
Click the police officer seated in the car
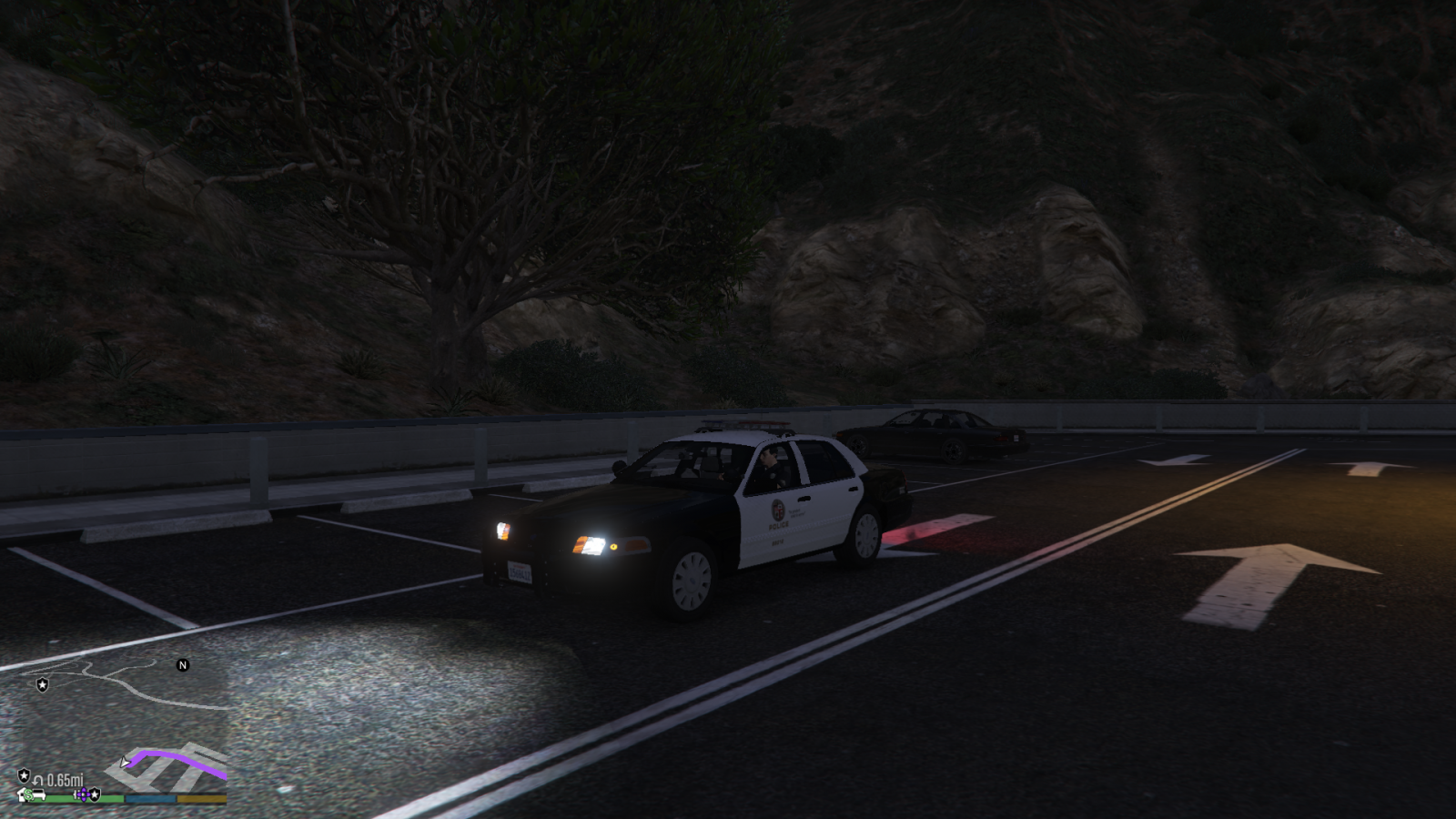[x=771, y=463]
